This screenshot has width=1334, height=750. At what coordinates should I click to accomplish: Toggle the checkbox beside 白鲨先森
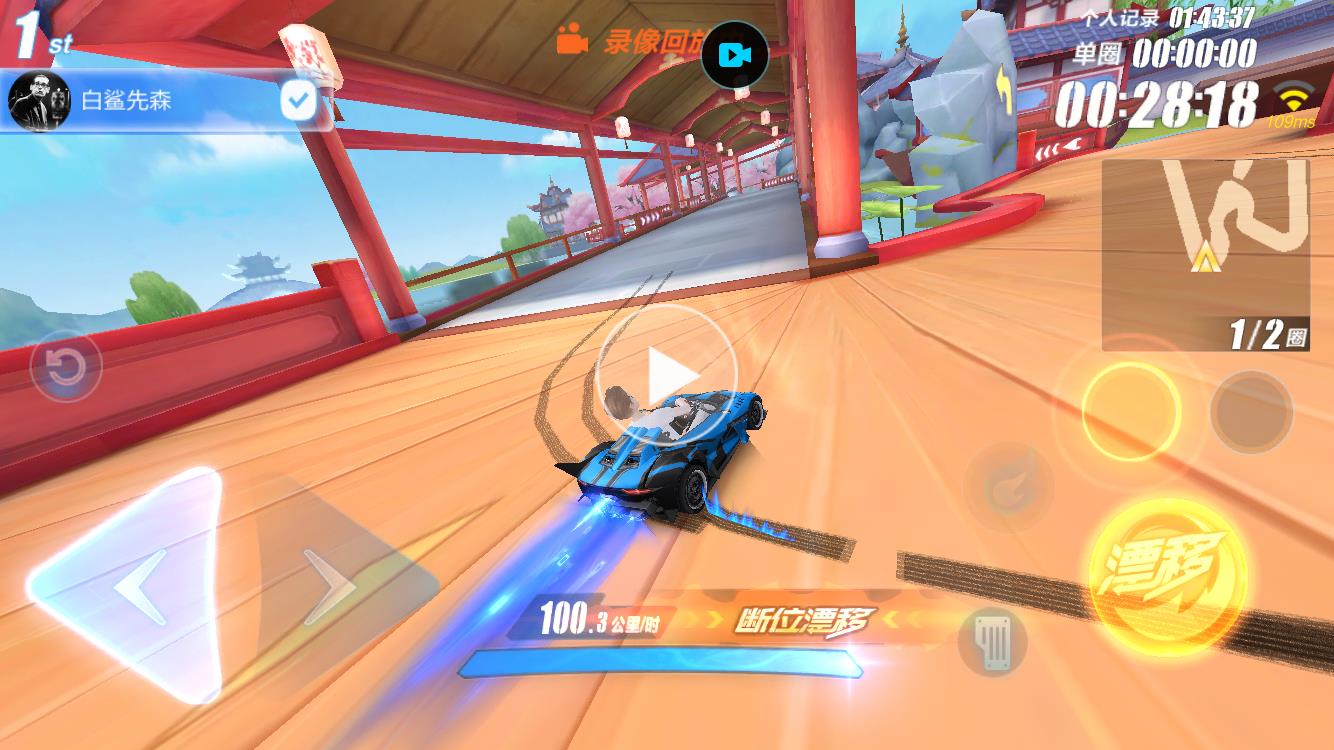coord(298,101)
